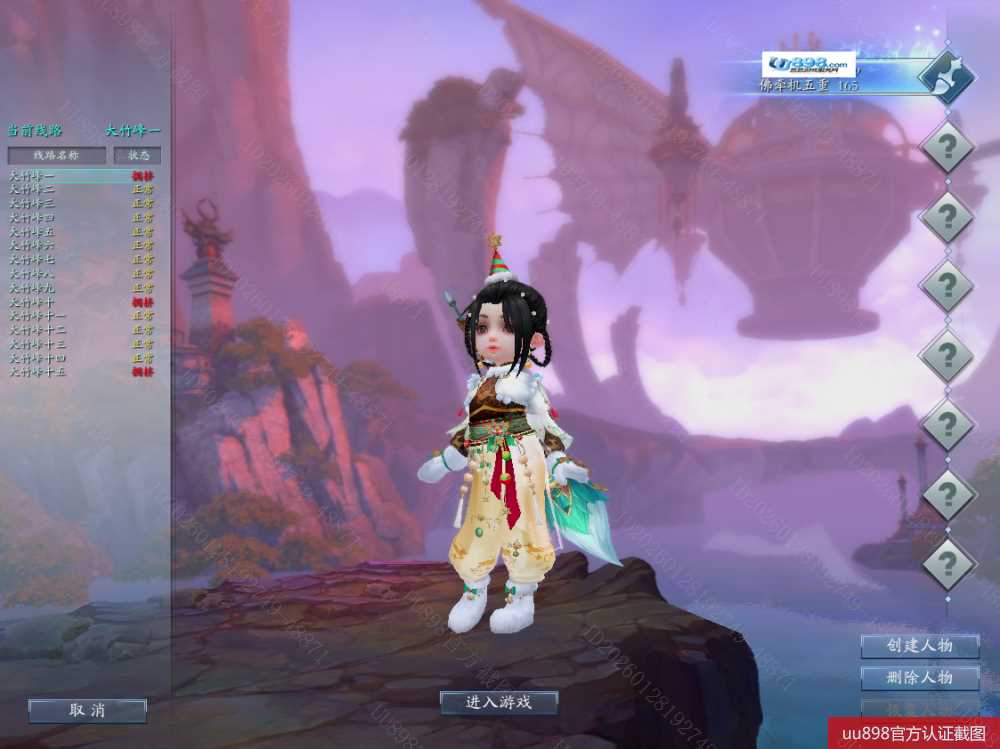Enter the game with 进入游戏

click(x=498, y=702)
